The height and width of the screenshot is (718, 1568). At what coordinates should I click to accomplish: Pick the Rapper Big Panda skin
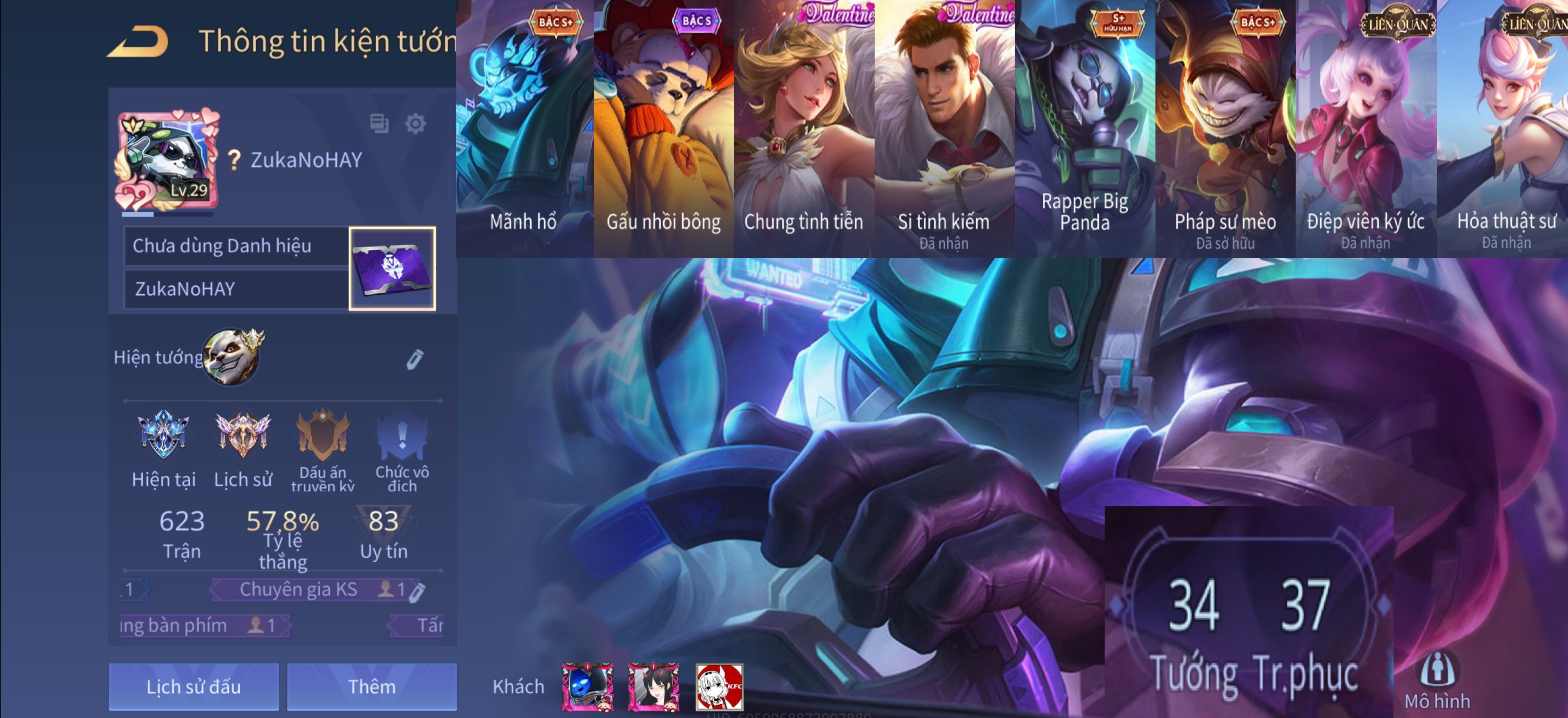tap(1084, 128)
